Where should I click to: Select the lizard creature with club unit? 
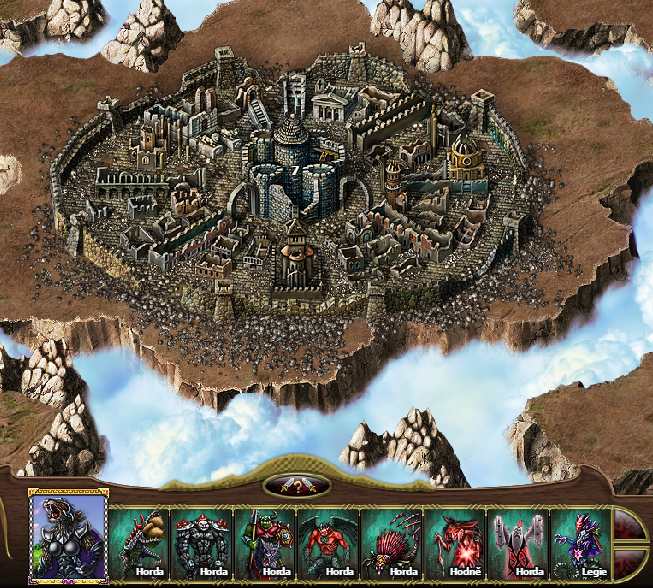tap(140, 544)
